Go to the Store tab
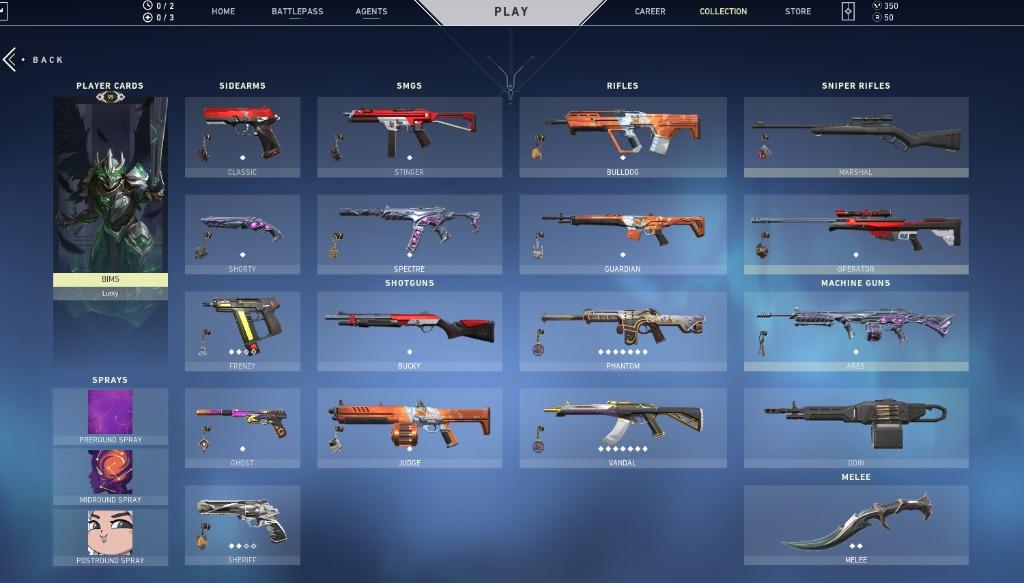This screenshot has width=1024, height=583. pos(798,12)
